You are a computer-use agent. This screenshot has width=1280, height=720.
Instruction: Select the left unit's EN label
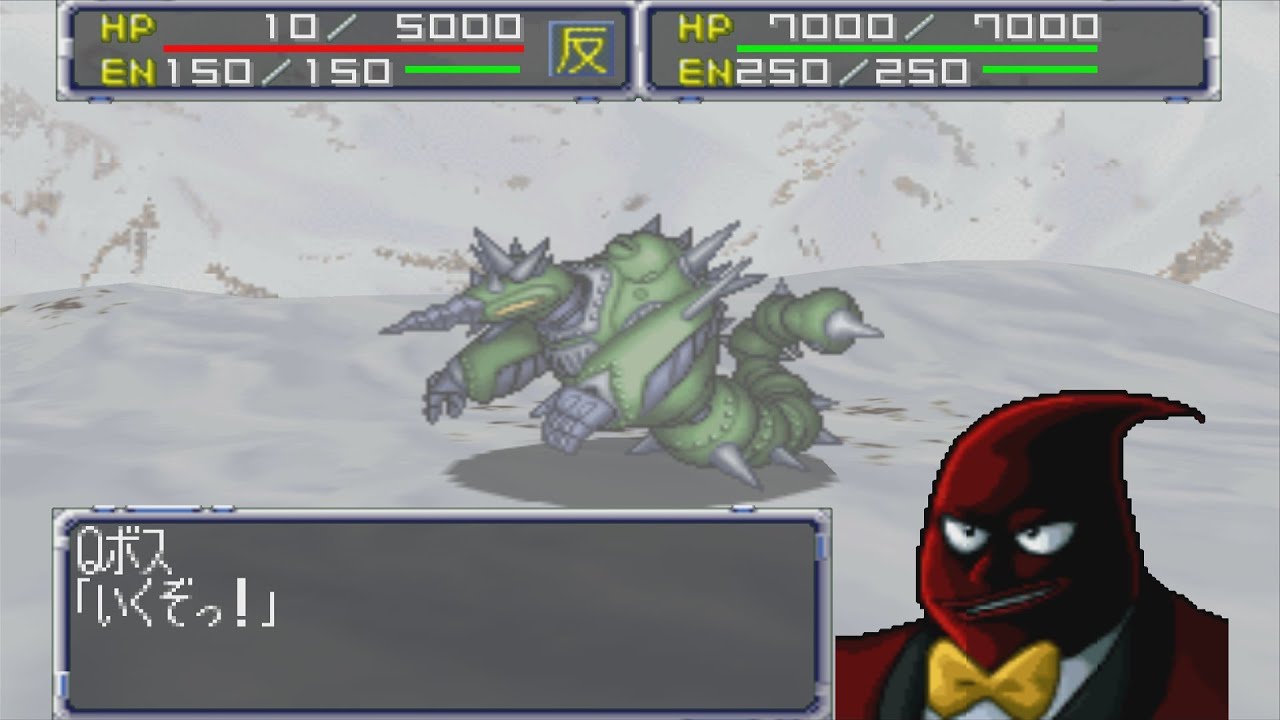(127, 70)
